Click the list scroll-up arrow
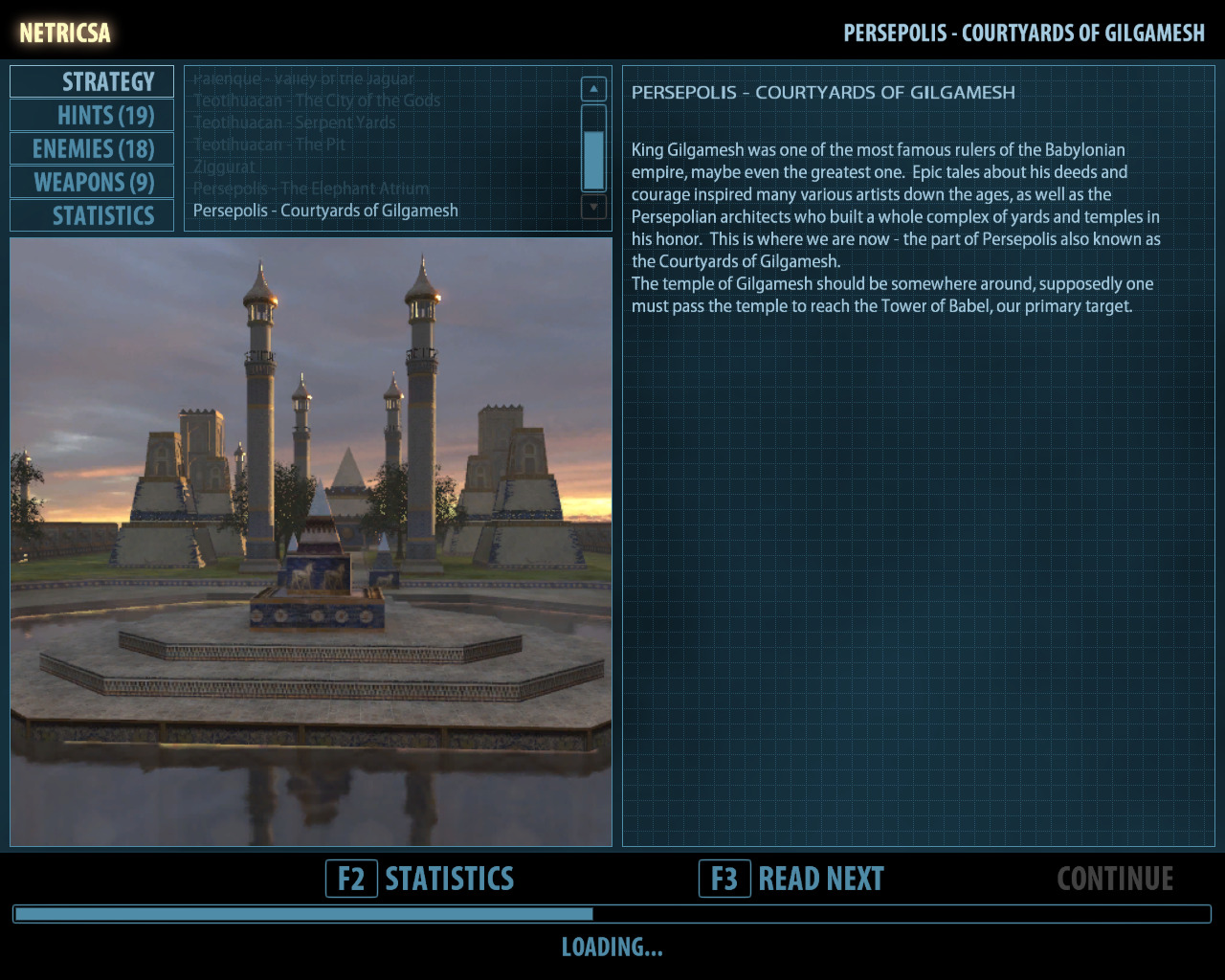The width and height of the screenshot is (1225, 980). pyautogui.click(x=593, y=89)
